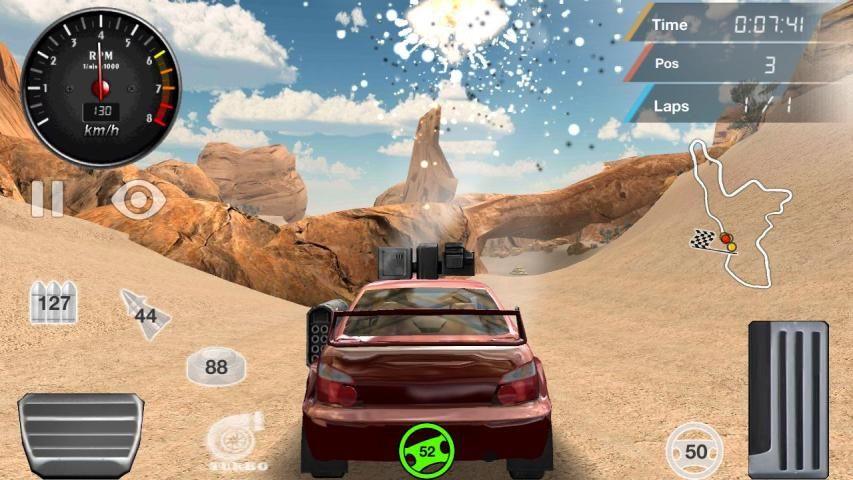Tap the brake pedal
This screenshot has height=480, width=853.
pyautogui.click(x=80, y=434)
